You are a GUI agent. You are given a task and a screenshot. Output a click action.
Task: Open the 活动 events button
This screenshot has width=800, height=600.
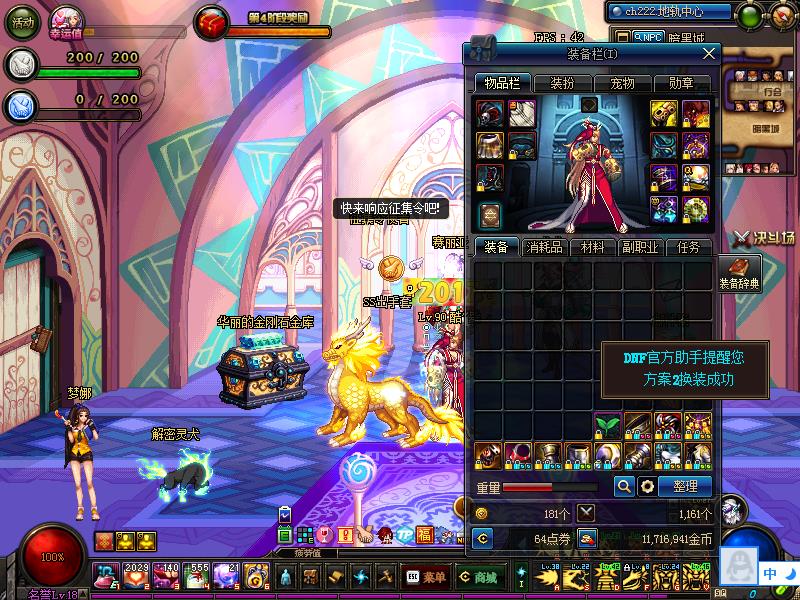coord(23,21)
